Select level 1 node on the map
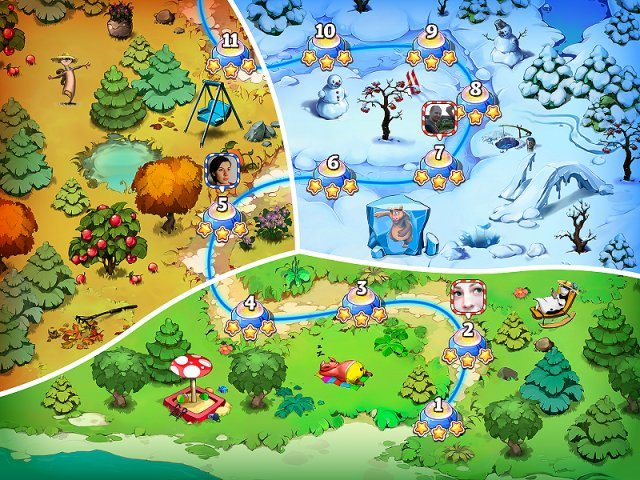Screen dimensions: 640x480 pos(439,411)
